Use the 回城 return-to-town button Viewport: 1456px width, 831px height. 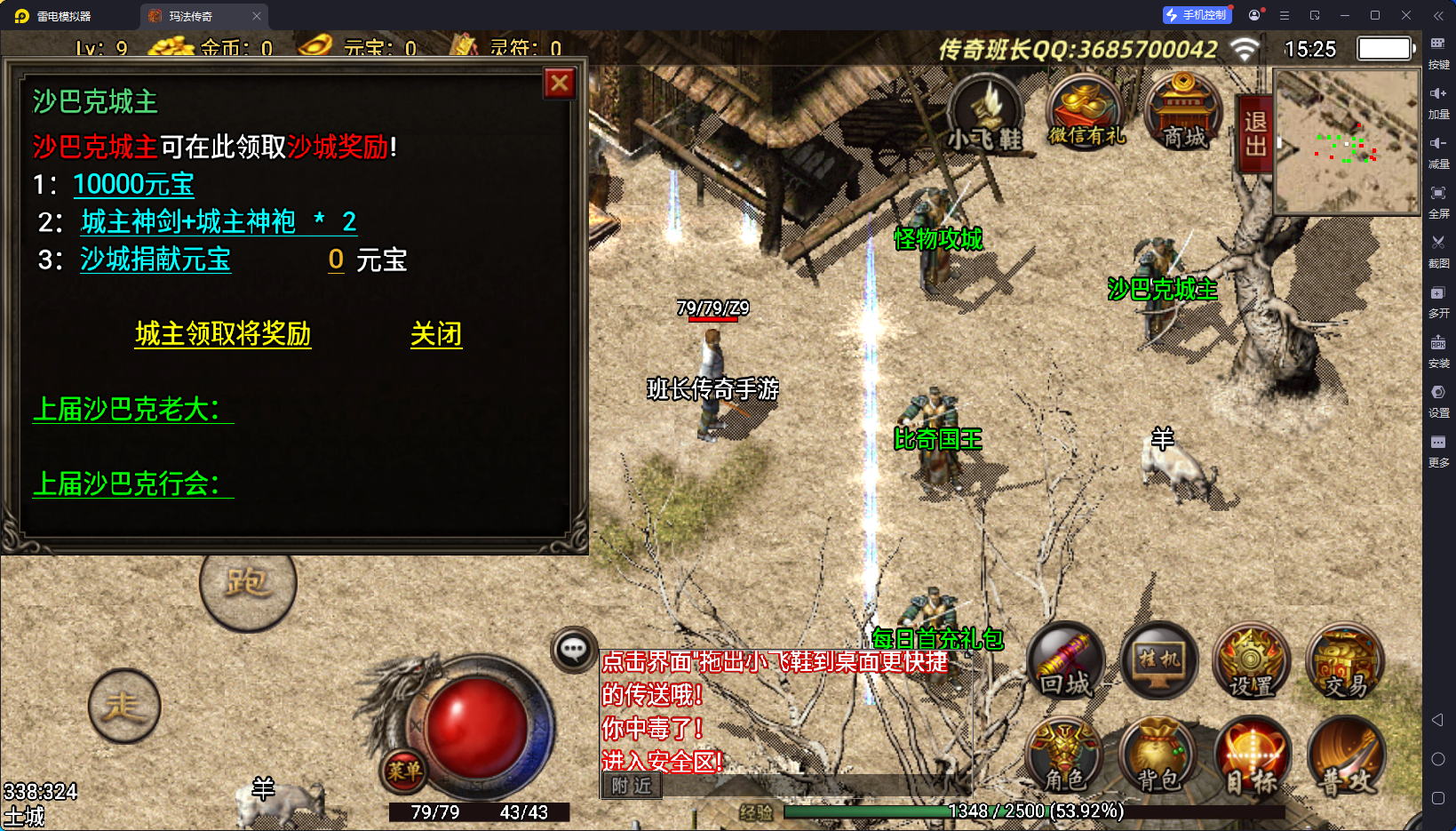[1066, 662]
